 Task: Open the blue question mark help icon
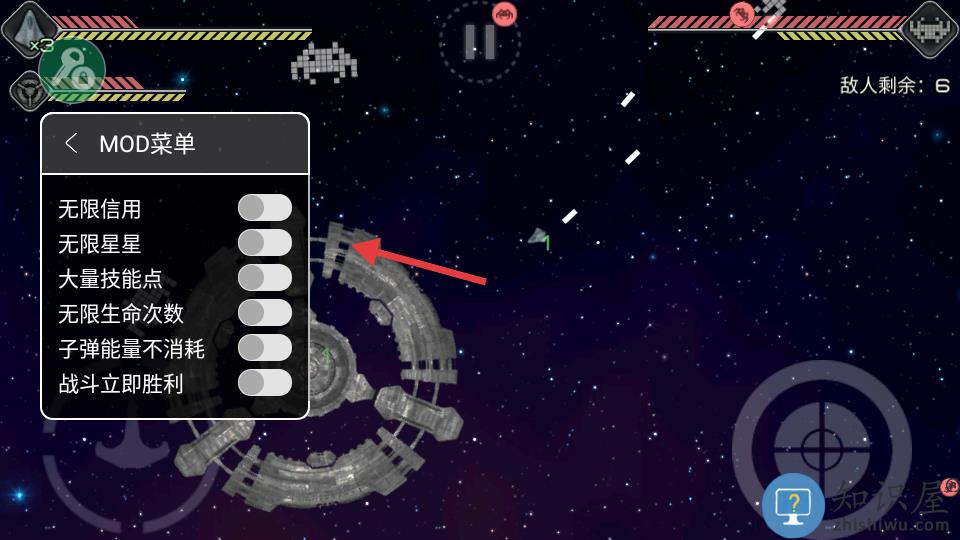pyautogui.click(x=793, y=505)
